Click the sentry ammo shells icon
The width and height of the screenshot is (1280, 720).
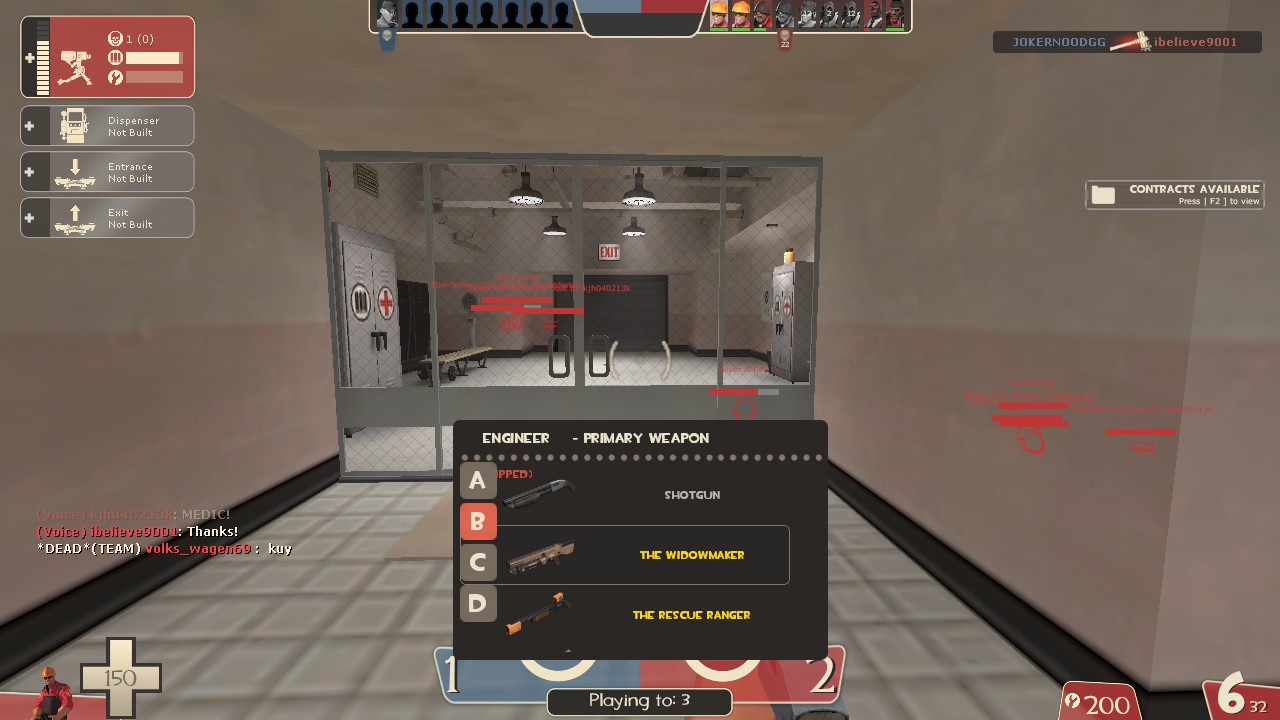click(115, 58)
